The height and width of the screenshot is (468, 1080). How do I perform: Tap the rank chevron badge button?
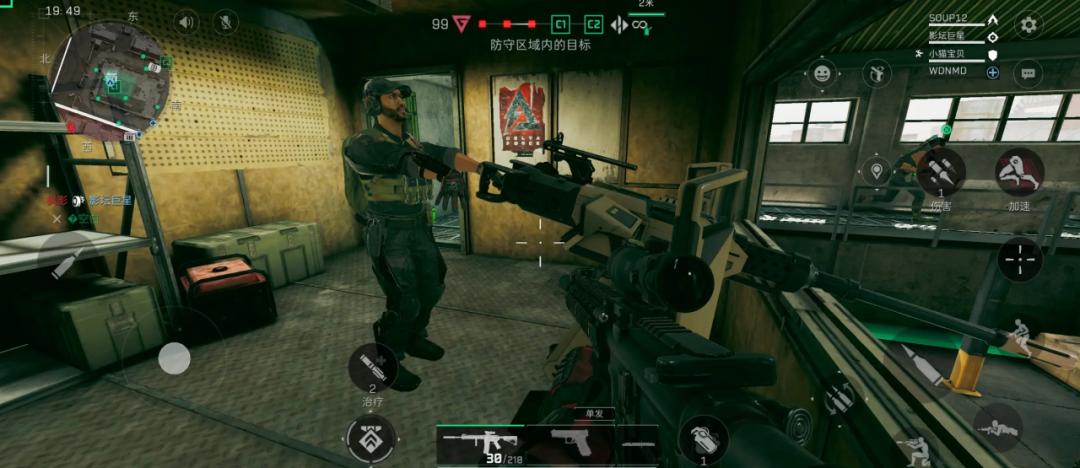371,438
